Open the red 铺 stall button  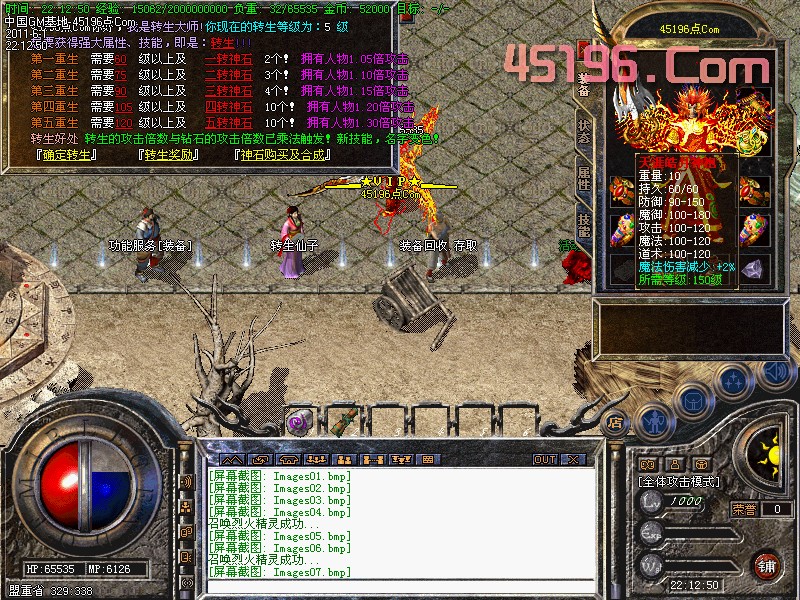766,565
